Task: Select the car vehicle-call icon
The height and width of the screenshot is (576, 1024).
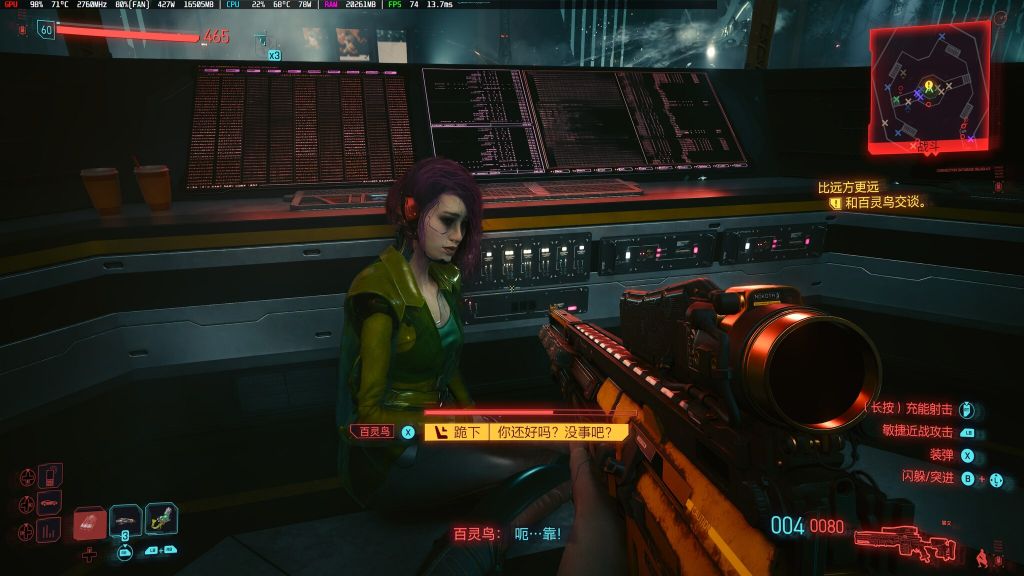Action: 48,502
